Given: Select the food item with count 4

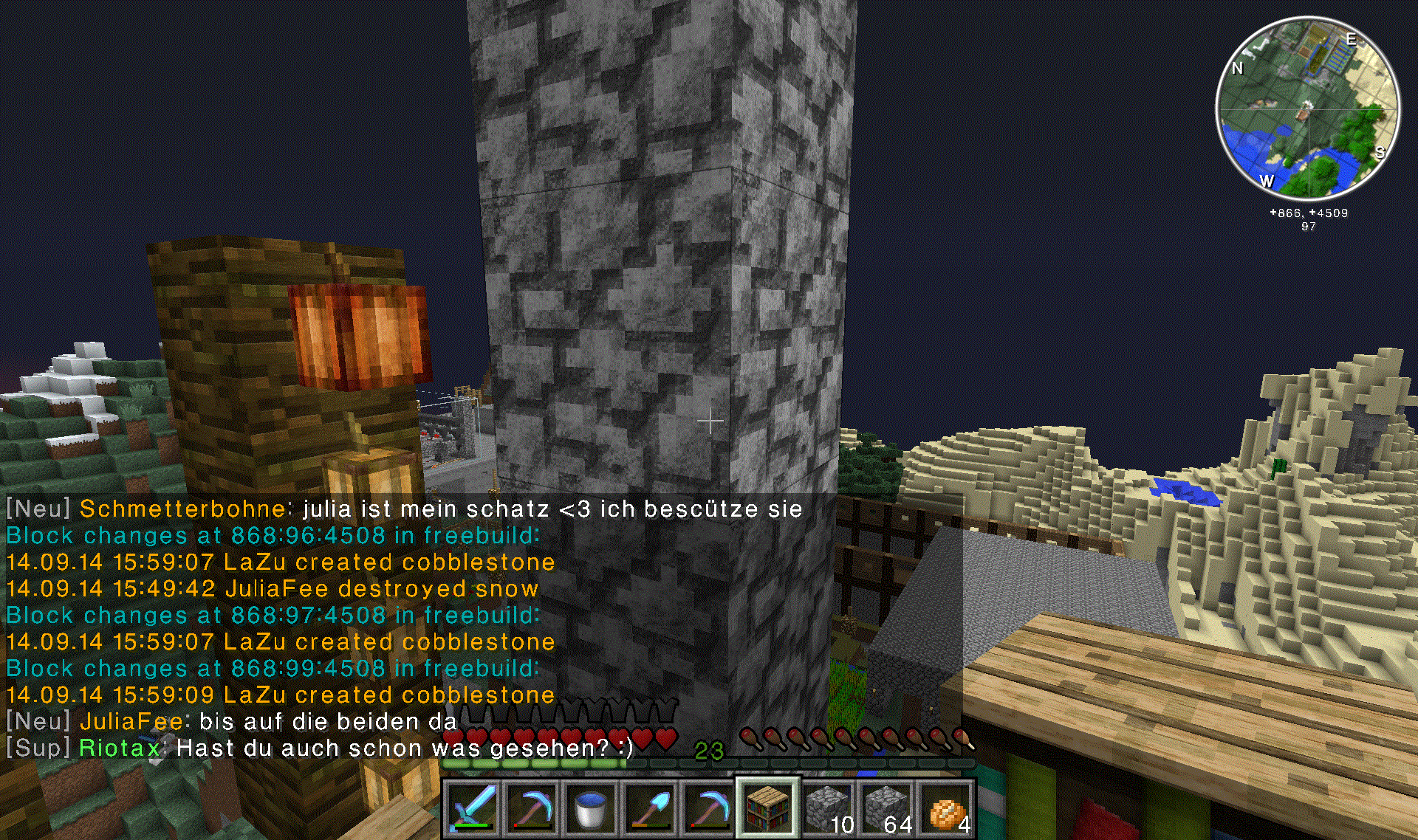Looking at the screenshot, I should [945, 808].
